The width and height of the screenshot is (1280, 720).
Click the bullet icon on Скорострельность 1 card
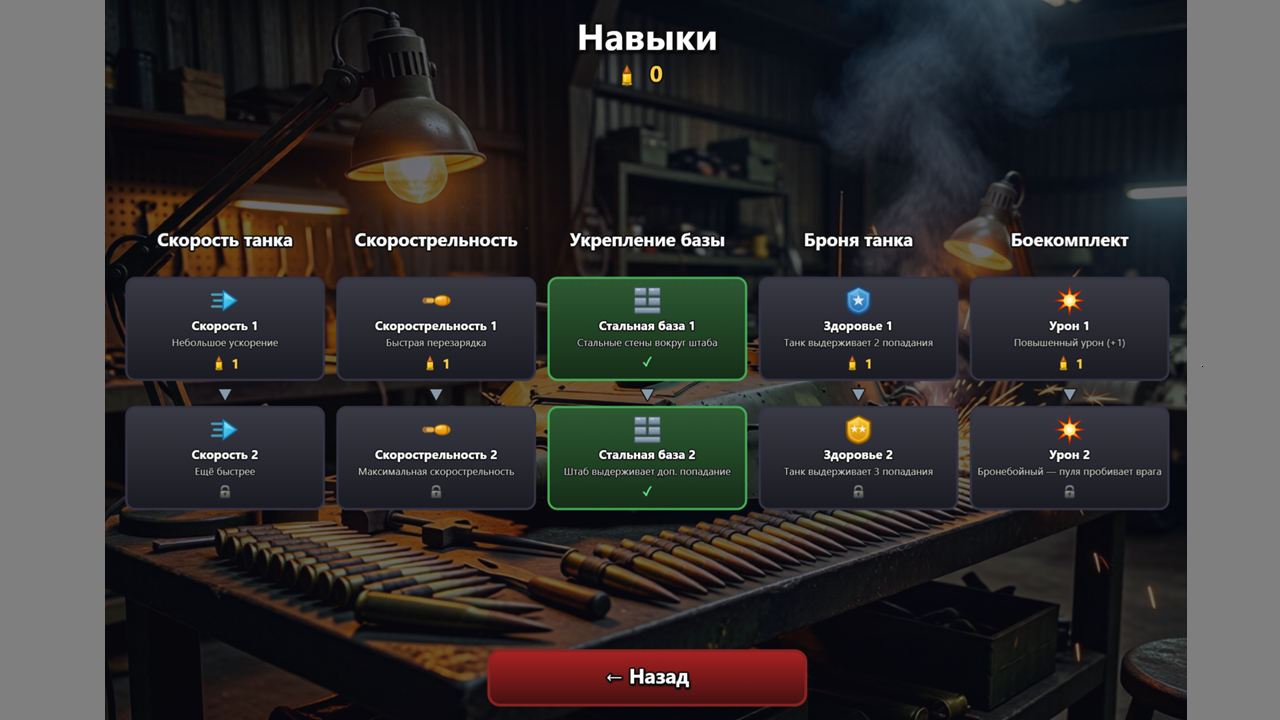[x=435, y=299]
